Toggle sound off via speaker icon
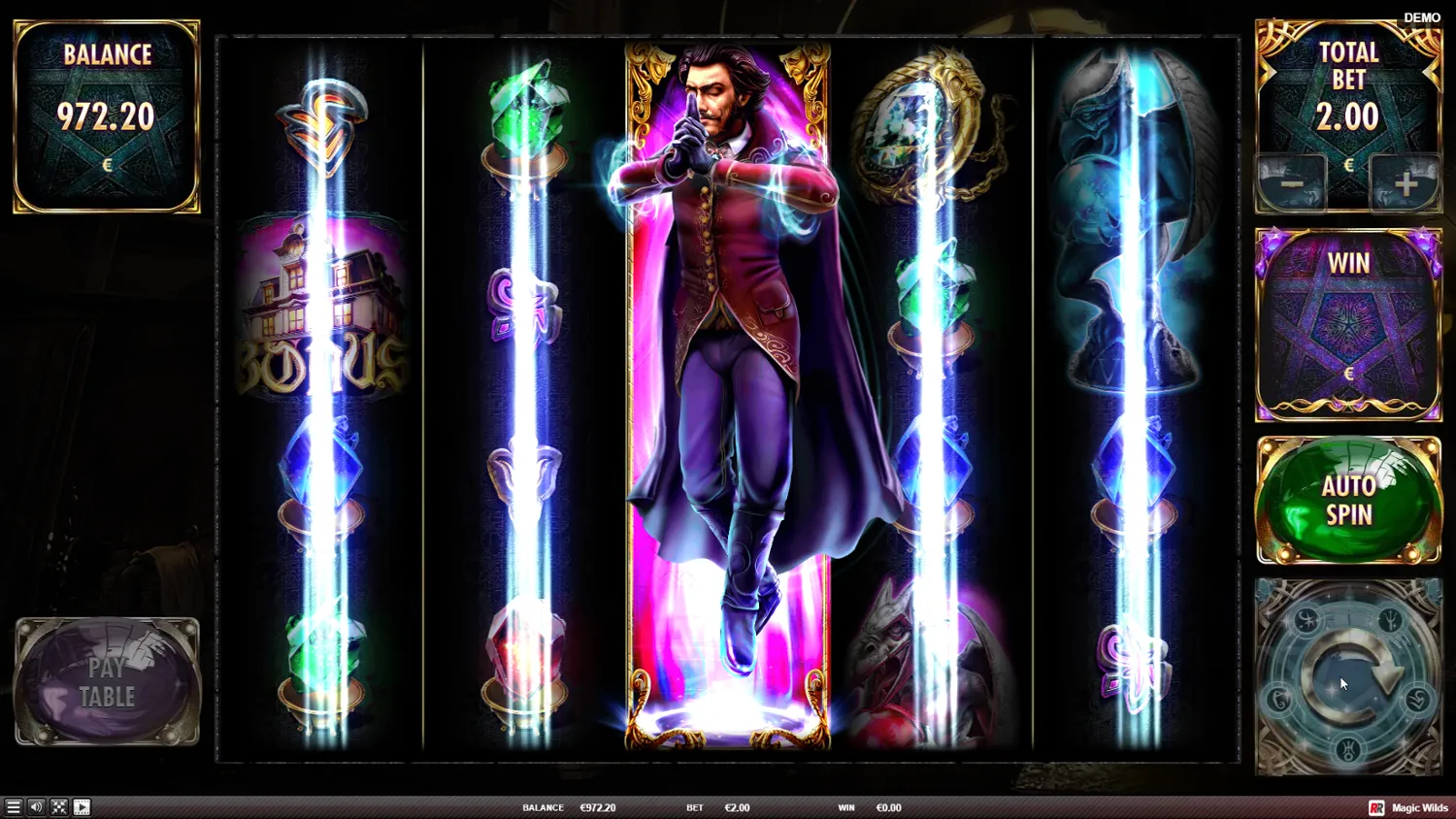Screen dimensions: 1456x819 [36, 806]
